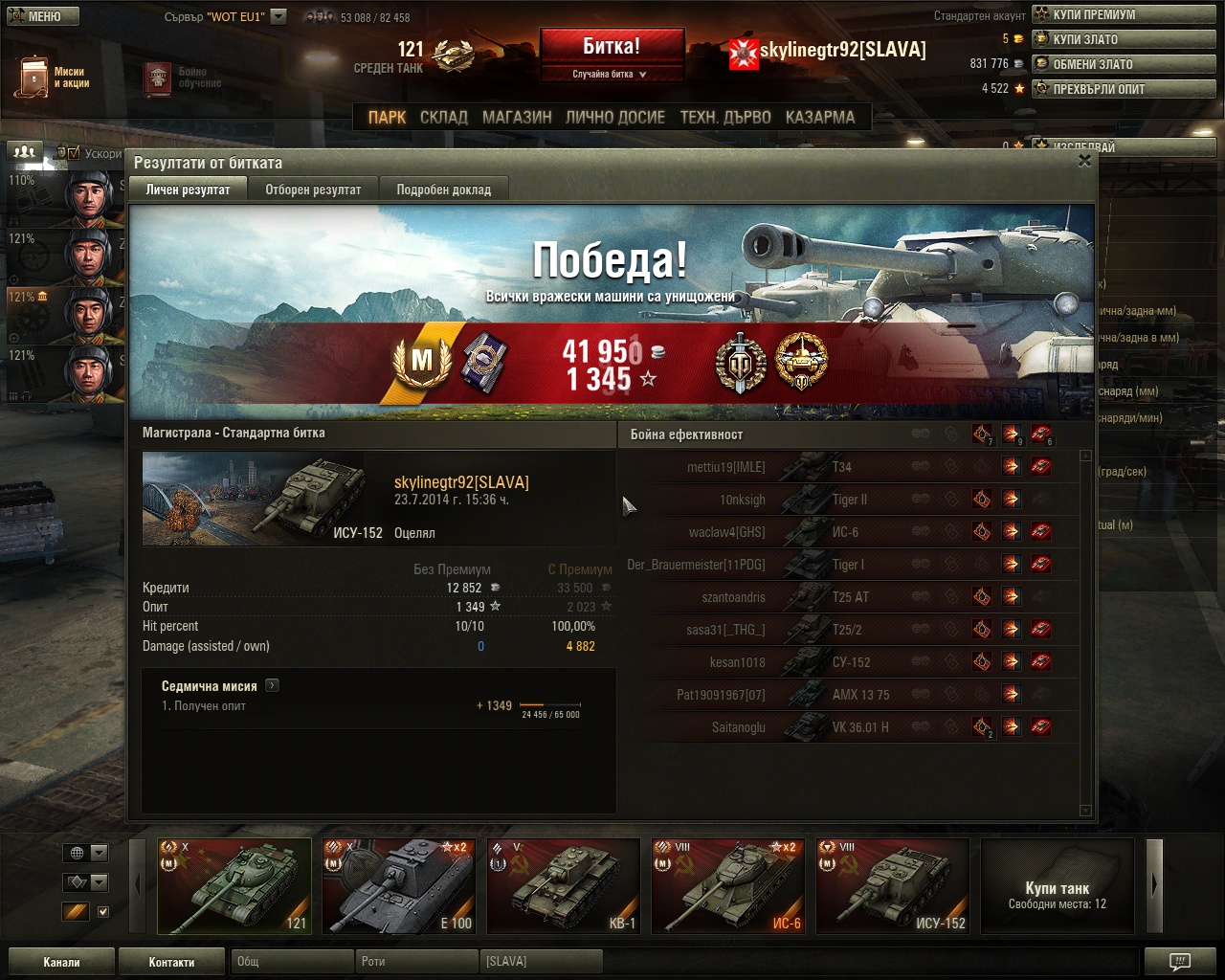Open Мисии и акции
This screenshot has width=1225, height=980.
click(53, 78)
